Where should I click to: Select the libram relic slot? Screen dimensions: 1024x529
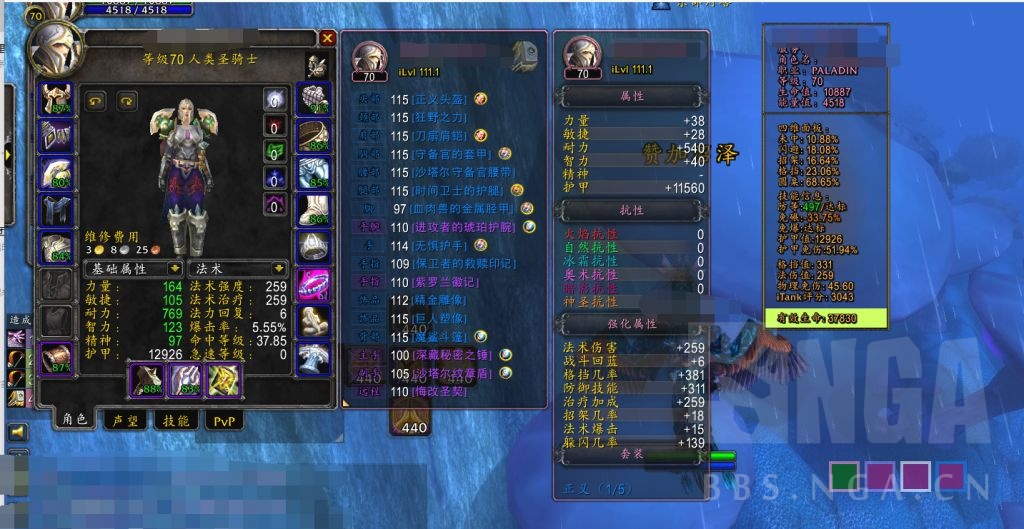point(223,380)
